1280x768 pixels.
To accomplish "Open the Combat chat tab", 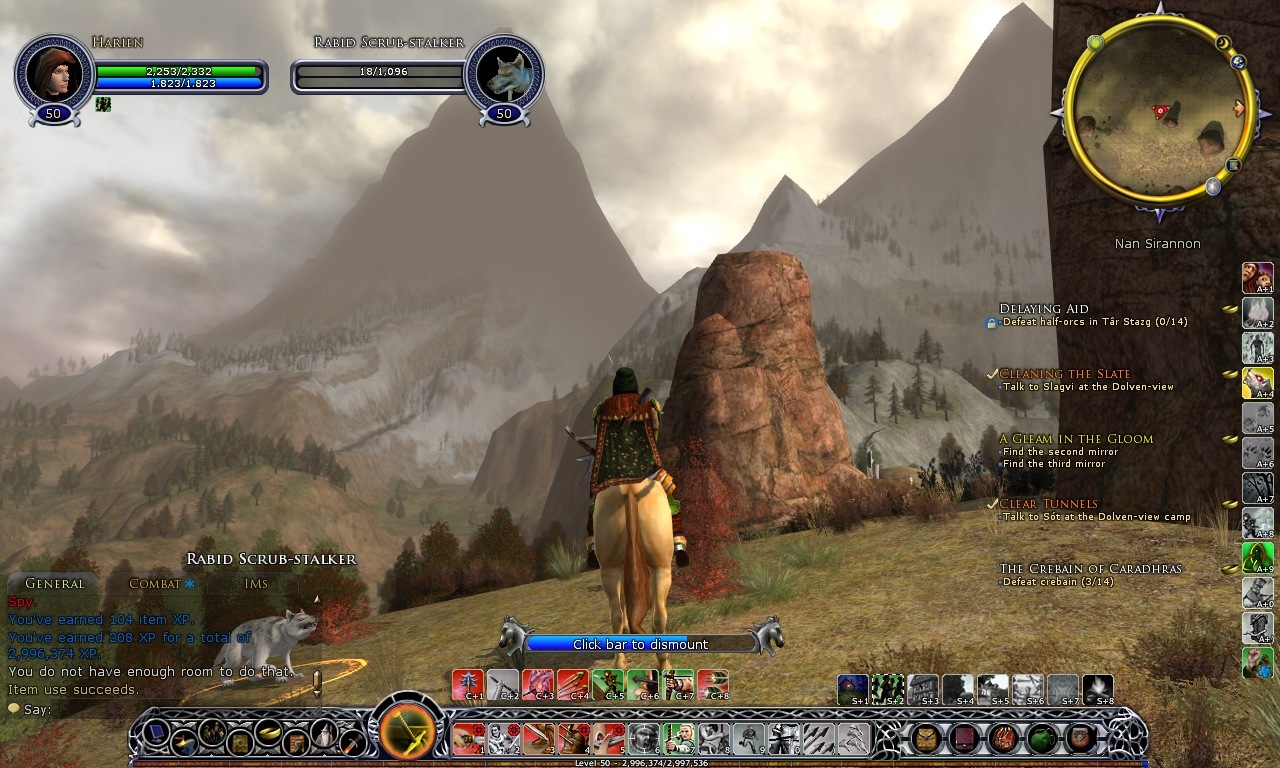I will pos(155,583).
